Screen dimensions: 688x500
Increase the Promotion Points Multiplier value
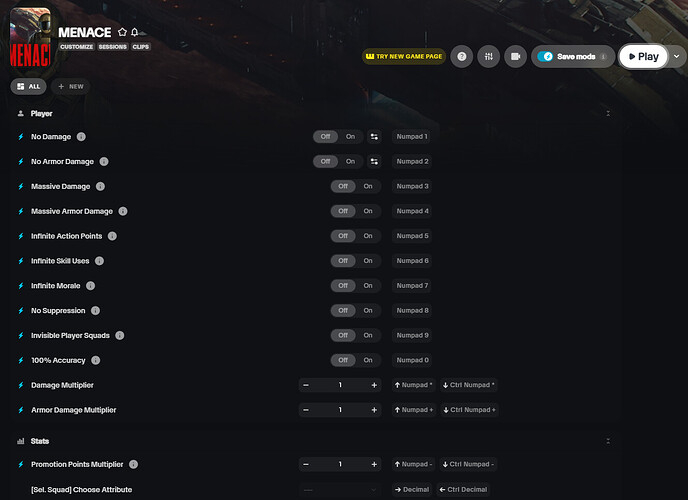(x=374, y=464)
